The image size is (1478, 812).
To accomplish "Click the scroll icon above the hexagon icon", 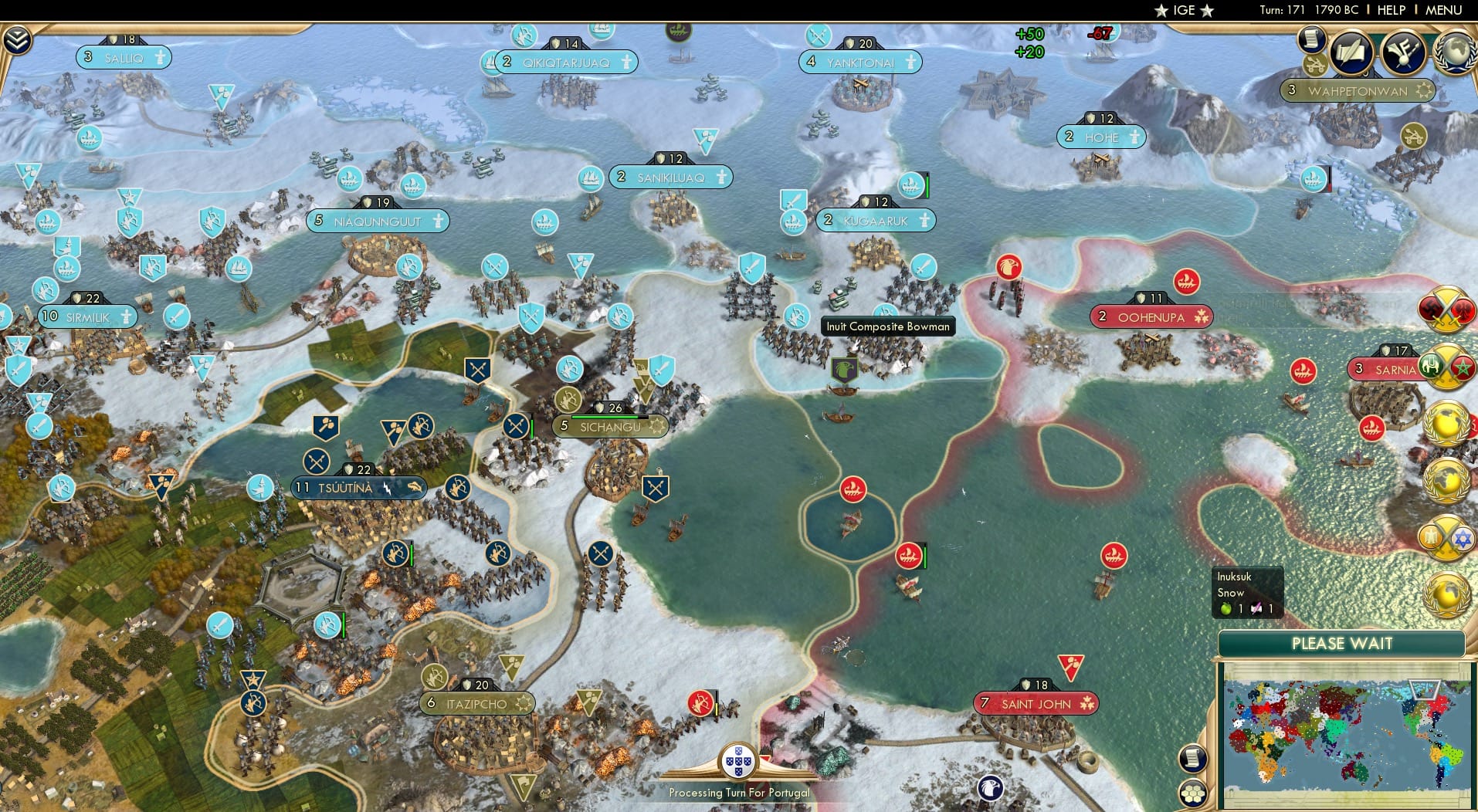I will pos(1193,759).
